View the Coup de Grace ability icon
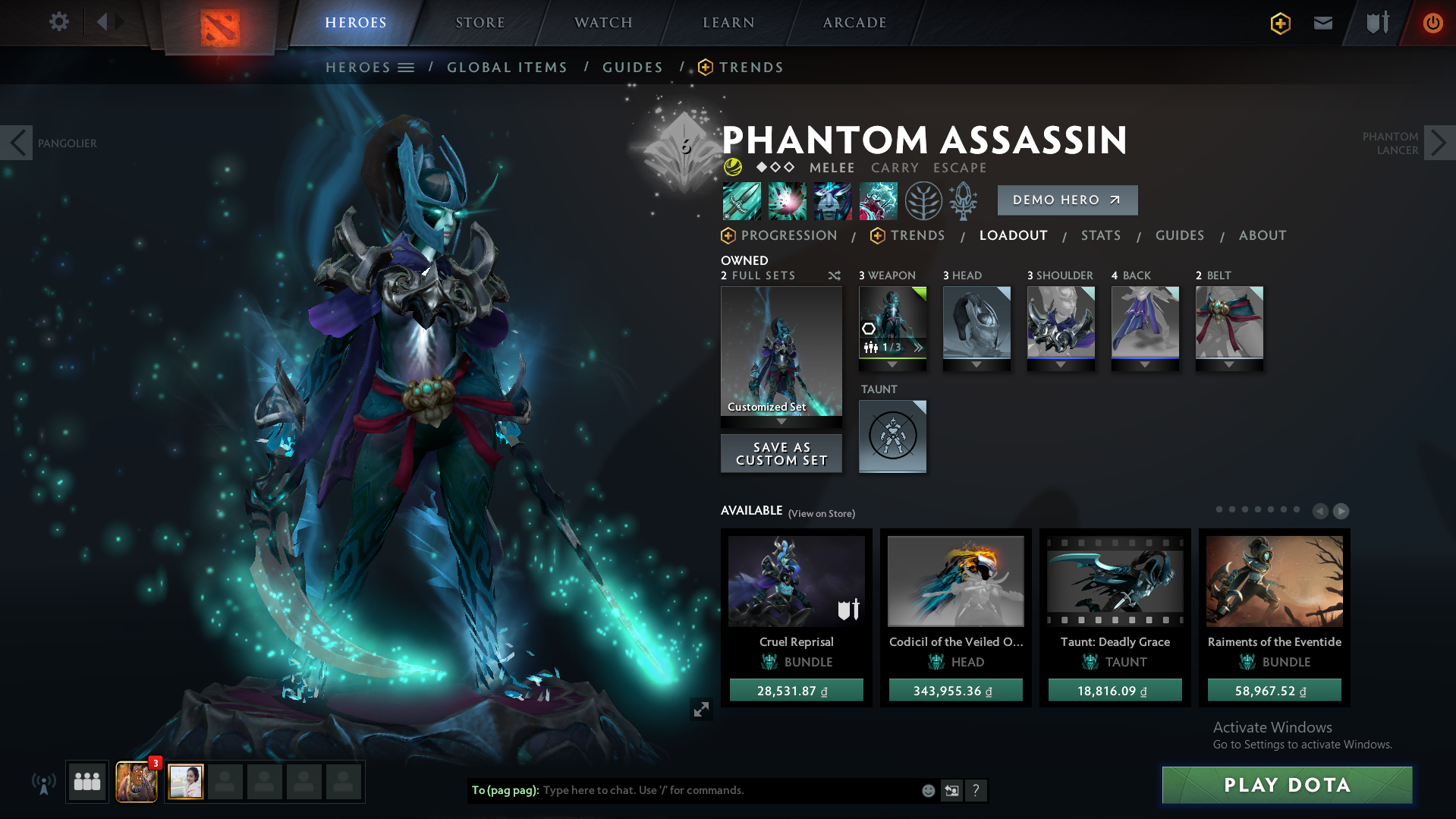1456x819 pixels. coord(878,200)
